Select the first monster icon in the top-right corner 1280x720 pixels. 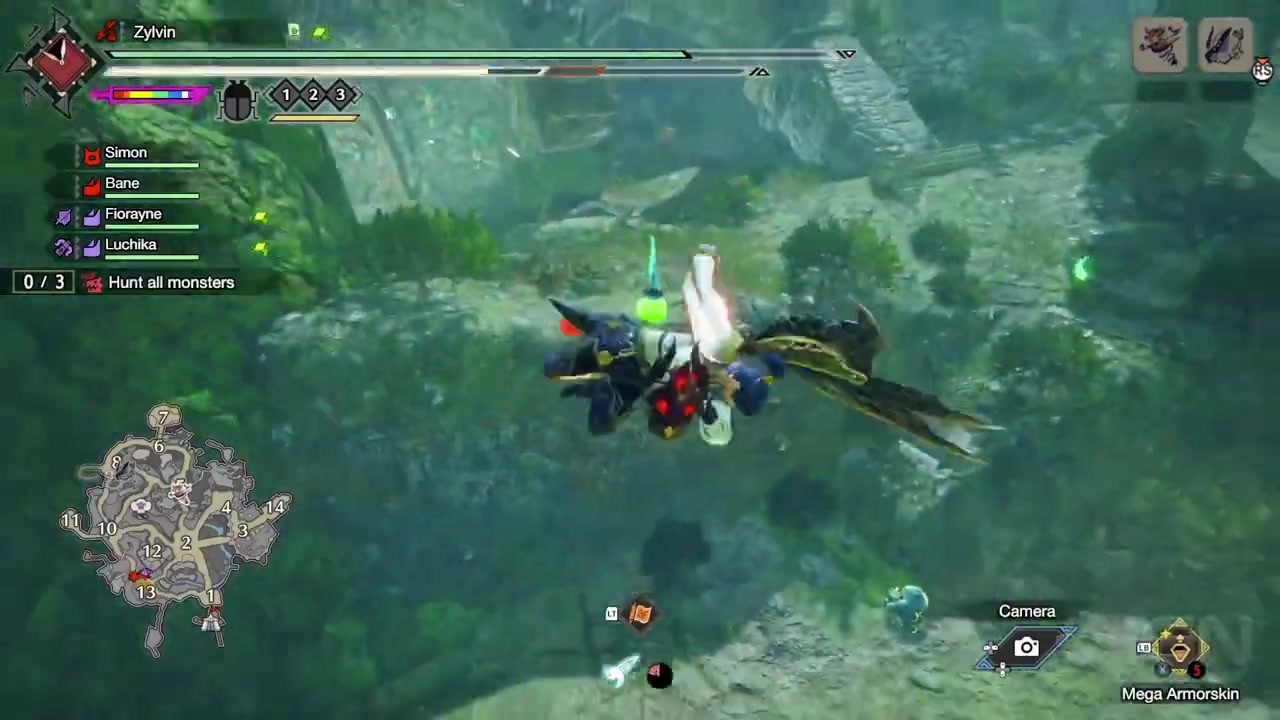[x=1160, y=44]
